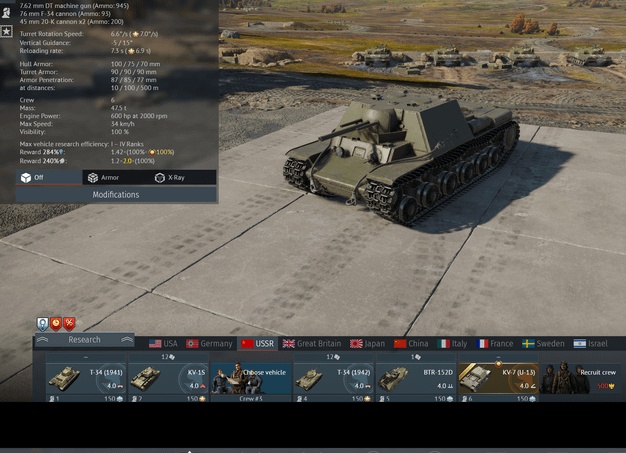View the France nation tab
The width and height of the screenshot is (626, 453).
point(494,343)
